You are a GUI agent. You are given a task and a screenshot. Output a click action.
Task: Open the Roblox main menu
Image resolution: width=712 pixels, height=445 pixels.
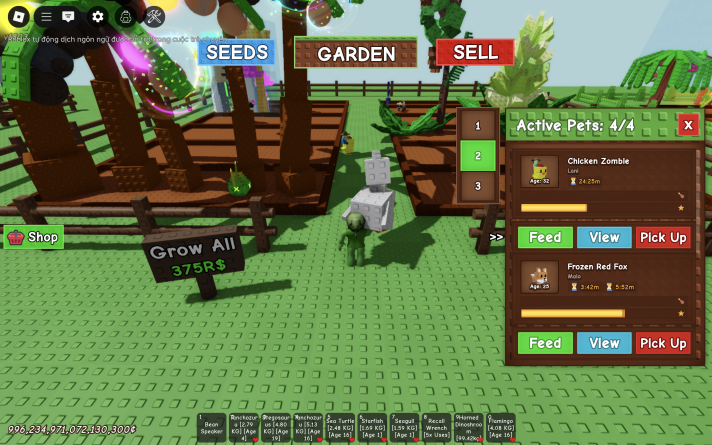[x=17, y=16]
